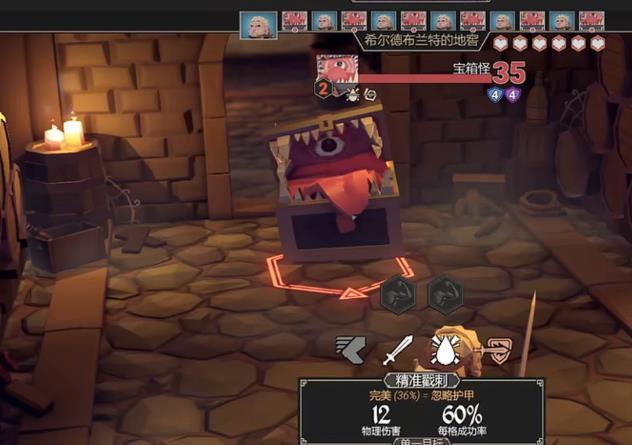Choose the sword basic attack ability

pos(398,350)
